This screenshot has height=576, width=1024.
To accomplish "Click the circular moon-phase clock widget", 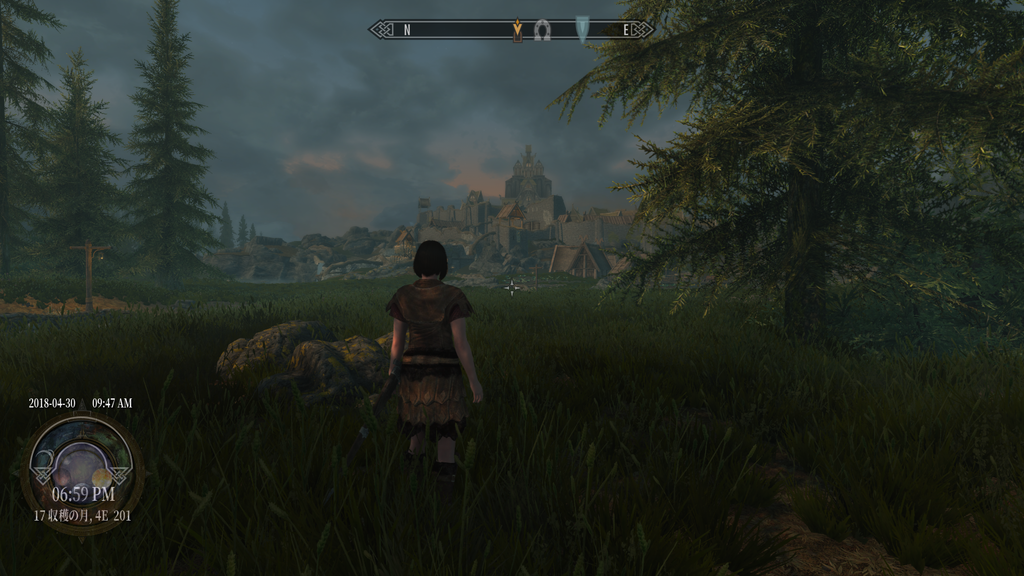I will point(81,461).
